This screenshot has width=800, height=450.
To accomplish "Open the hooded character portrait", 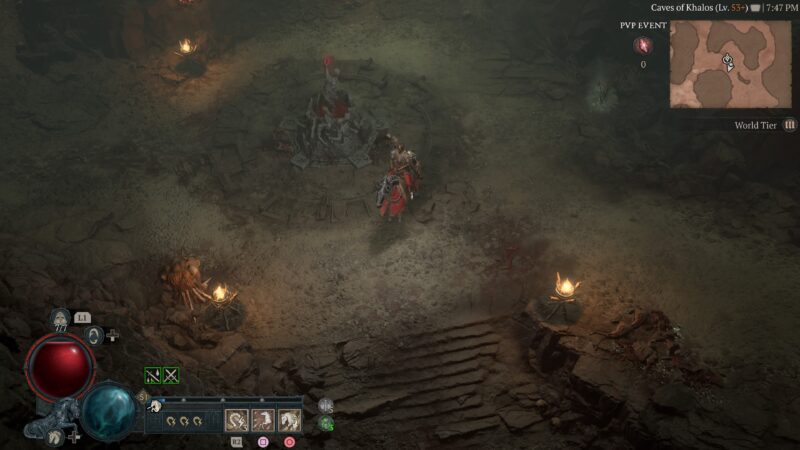I will 60,320.
